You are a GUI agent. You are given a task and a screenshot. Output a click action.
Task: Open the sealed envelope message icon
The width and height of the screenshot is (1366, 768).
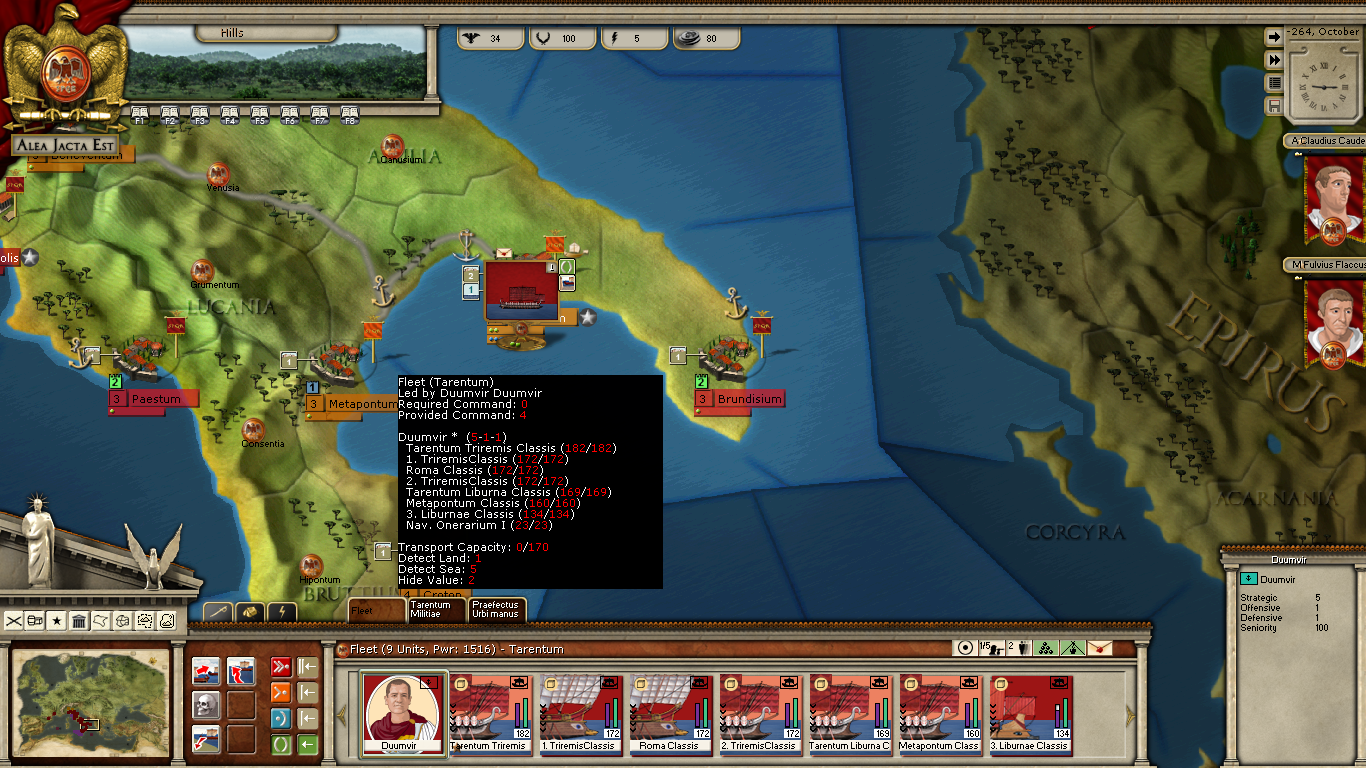[1099, 648]
